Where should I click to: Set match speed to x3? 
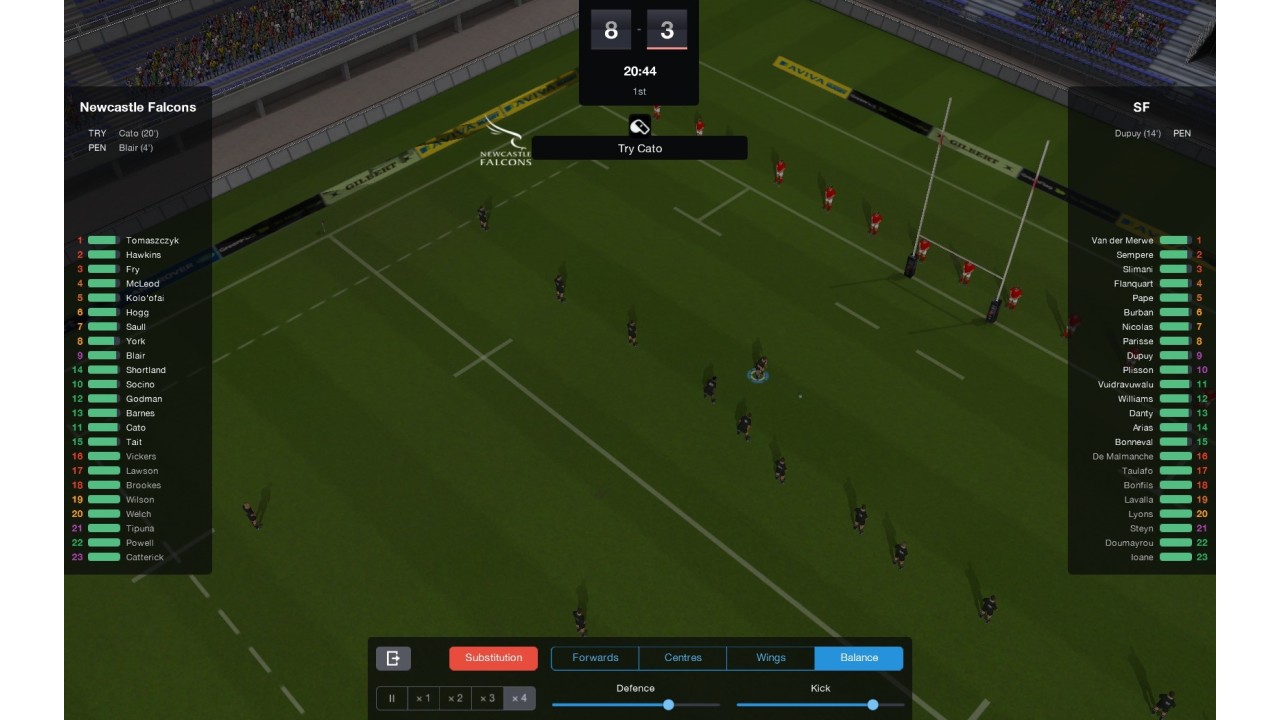(486, 698)
